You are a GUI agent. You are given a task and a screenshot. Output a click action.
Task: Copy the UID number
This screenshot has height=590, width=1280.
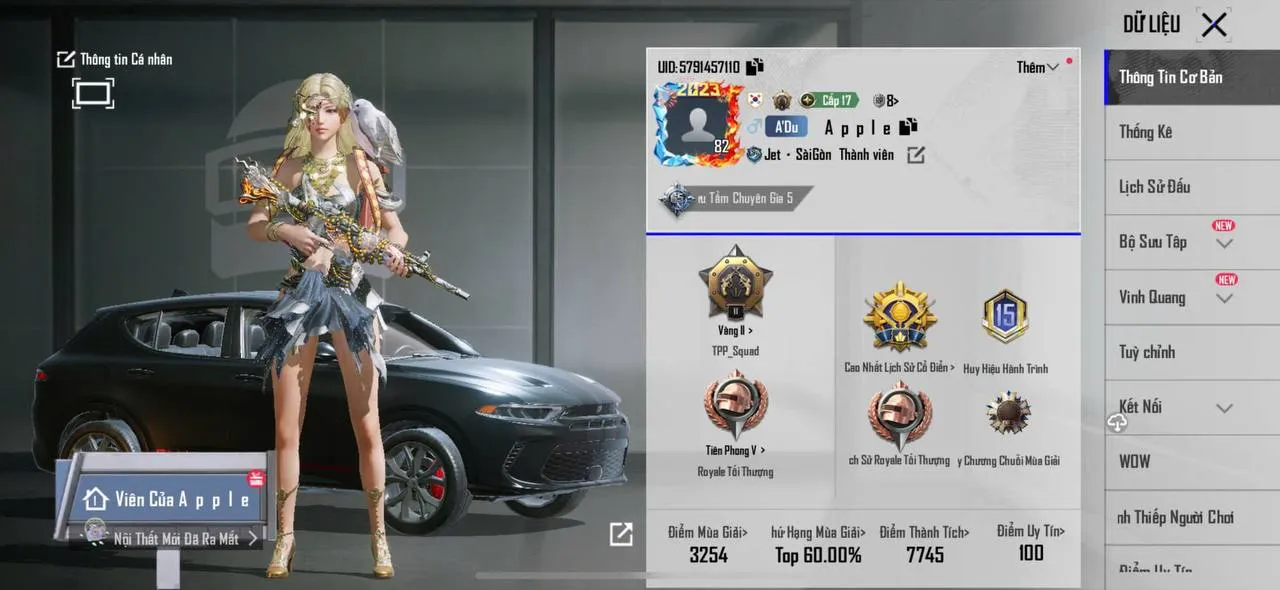coord(755,67)
